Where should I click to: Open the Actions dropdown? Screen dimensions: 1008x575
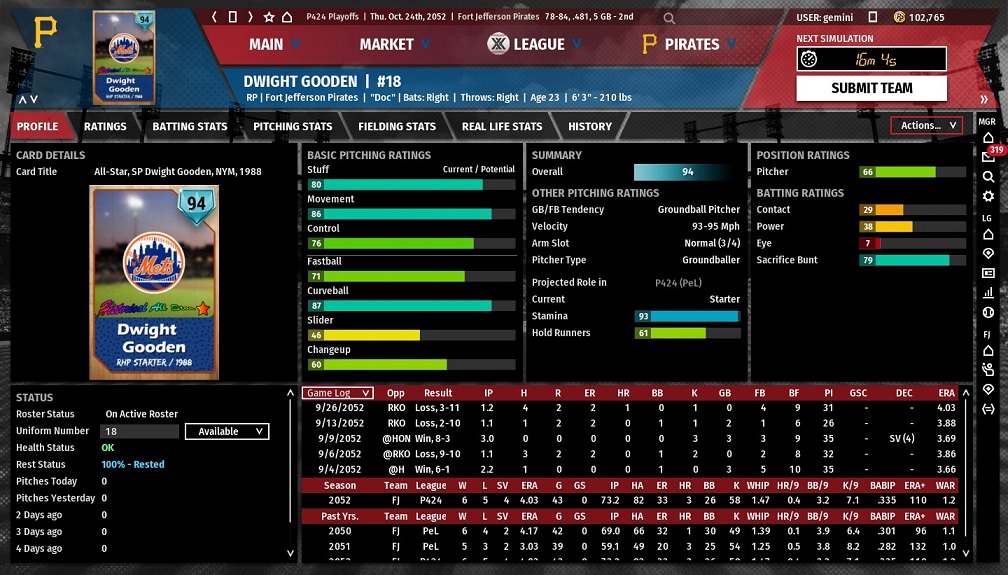tap(926, 126)
